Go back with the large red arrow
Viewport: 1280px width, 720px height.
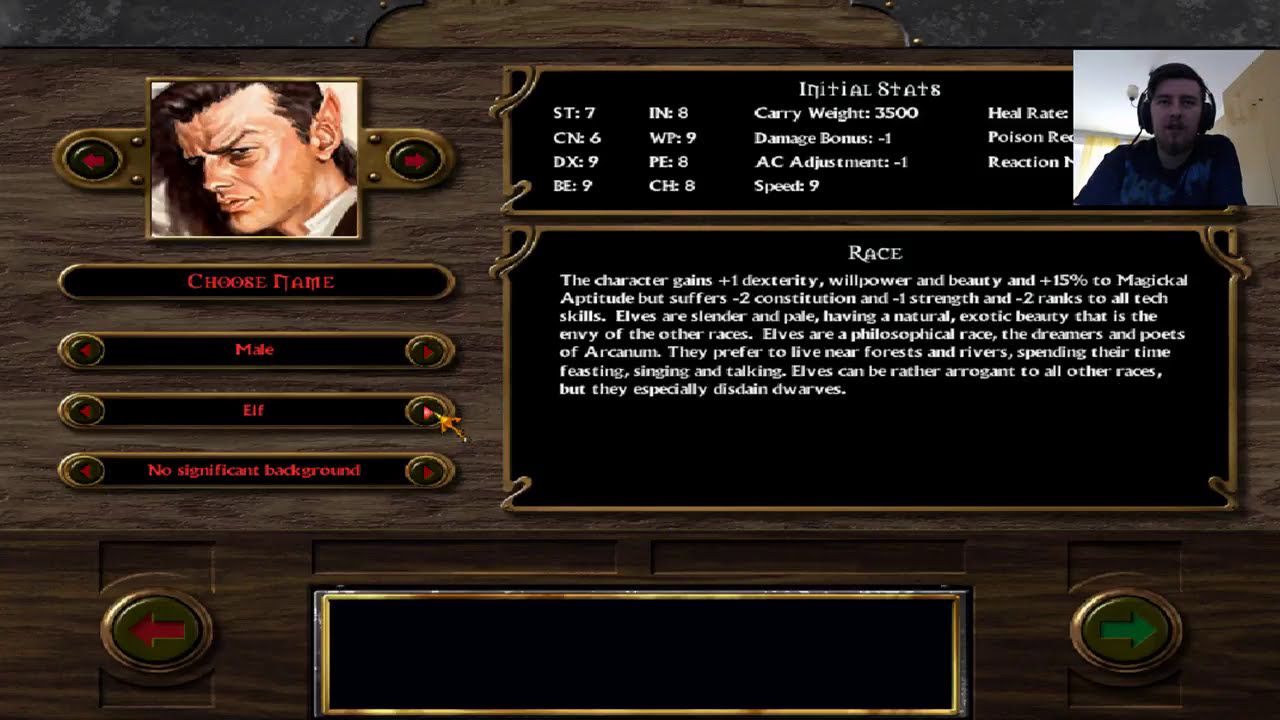coord(156,630)
